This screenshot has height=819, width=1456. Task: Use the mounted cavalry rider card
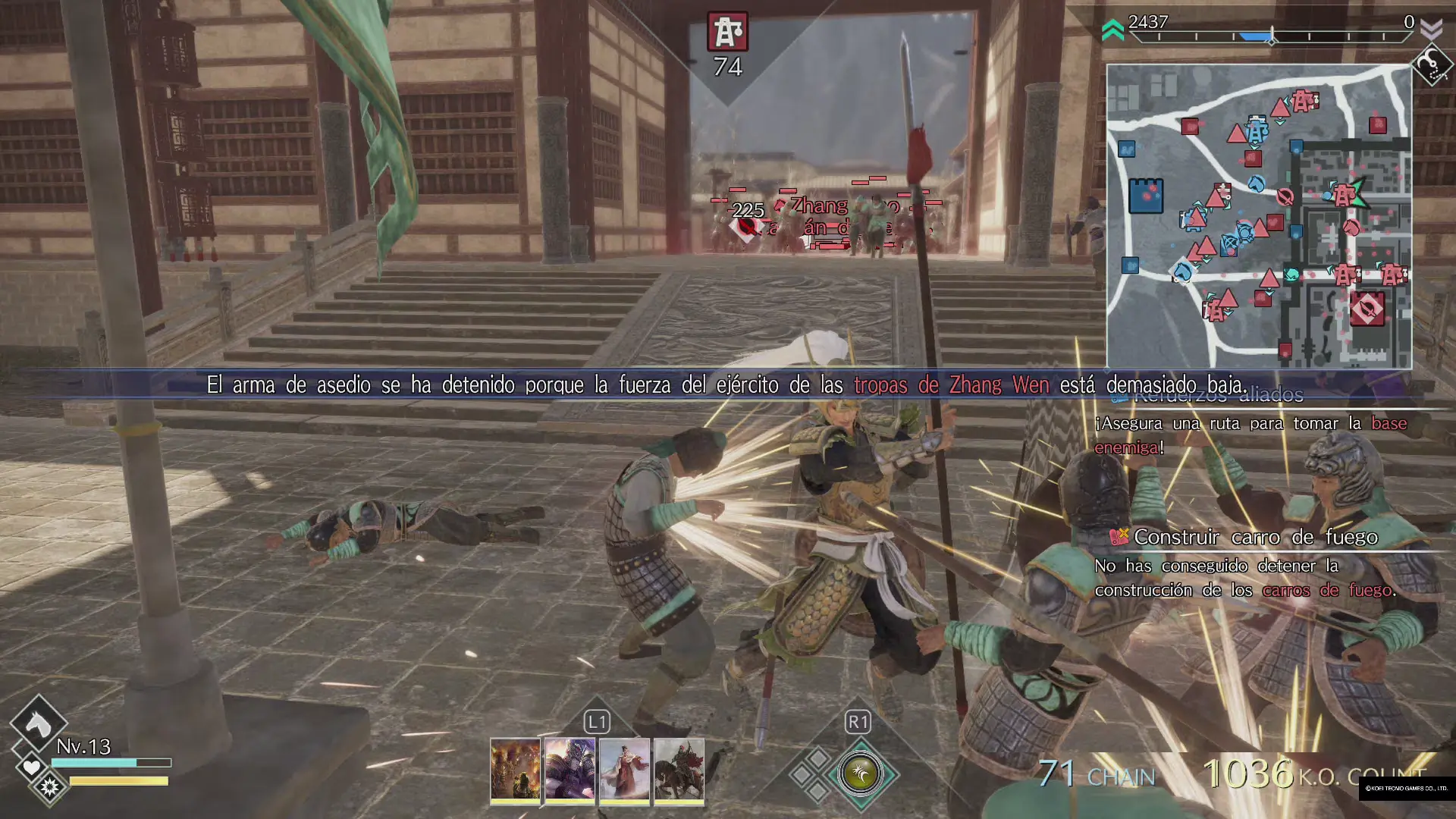pos(679,770)
